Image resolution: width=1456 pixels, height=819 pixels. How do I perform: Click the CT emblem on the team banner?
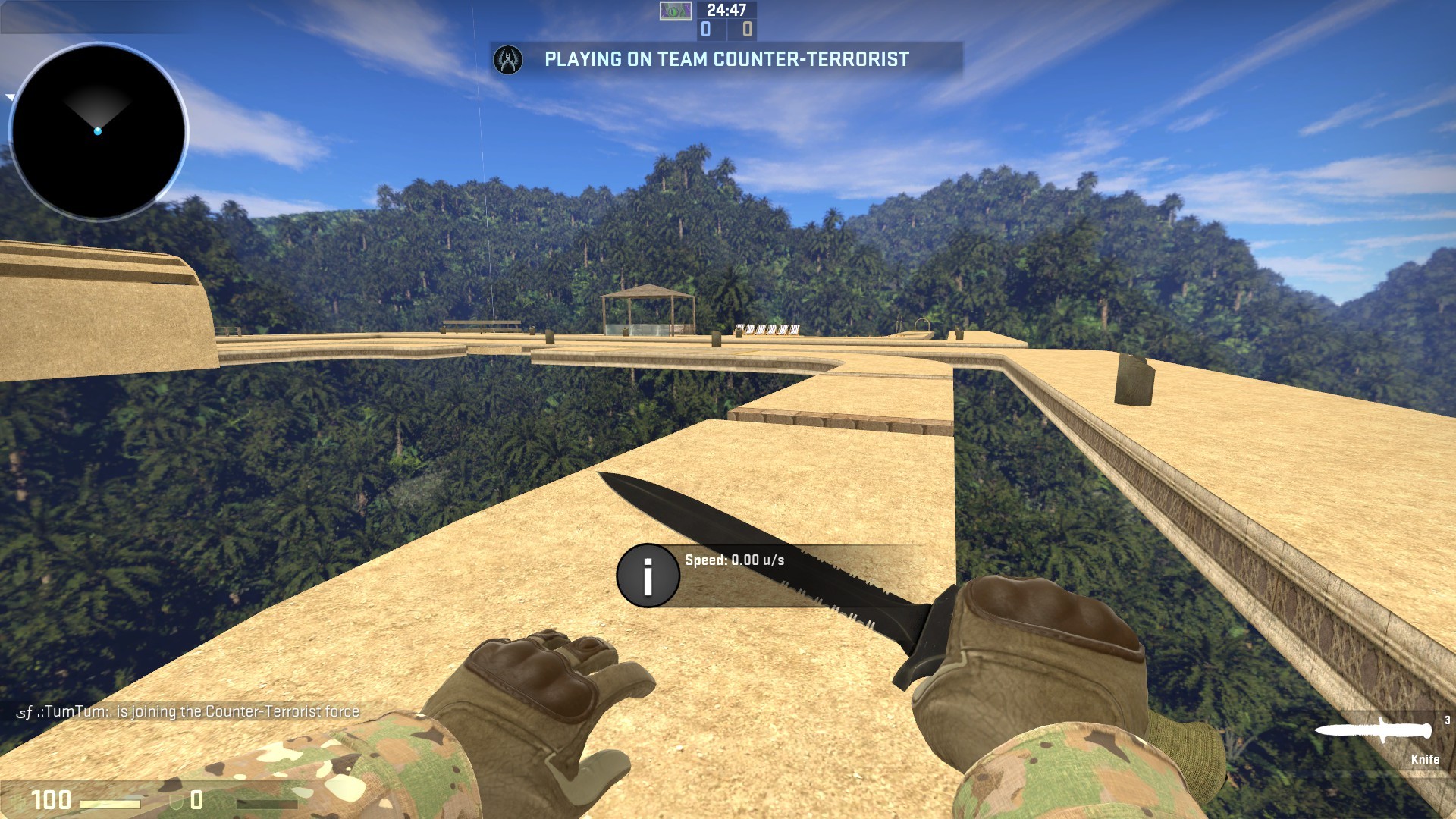click(x=509, y=60)
